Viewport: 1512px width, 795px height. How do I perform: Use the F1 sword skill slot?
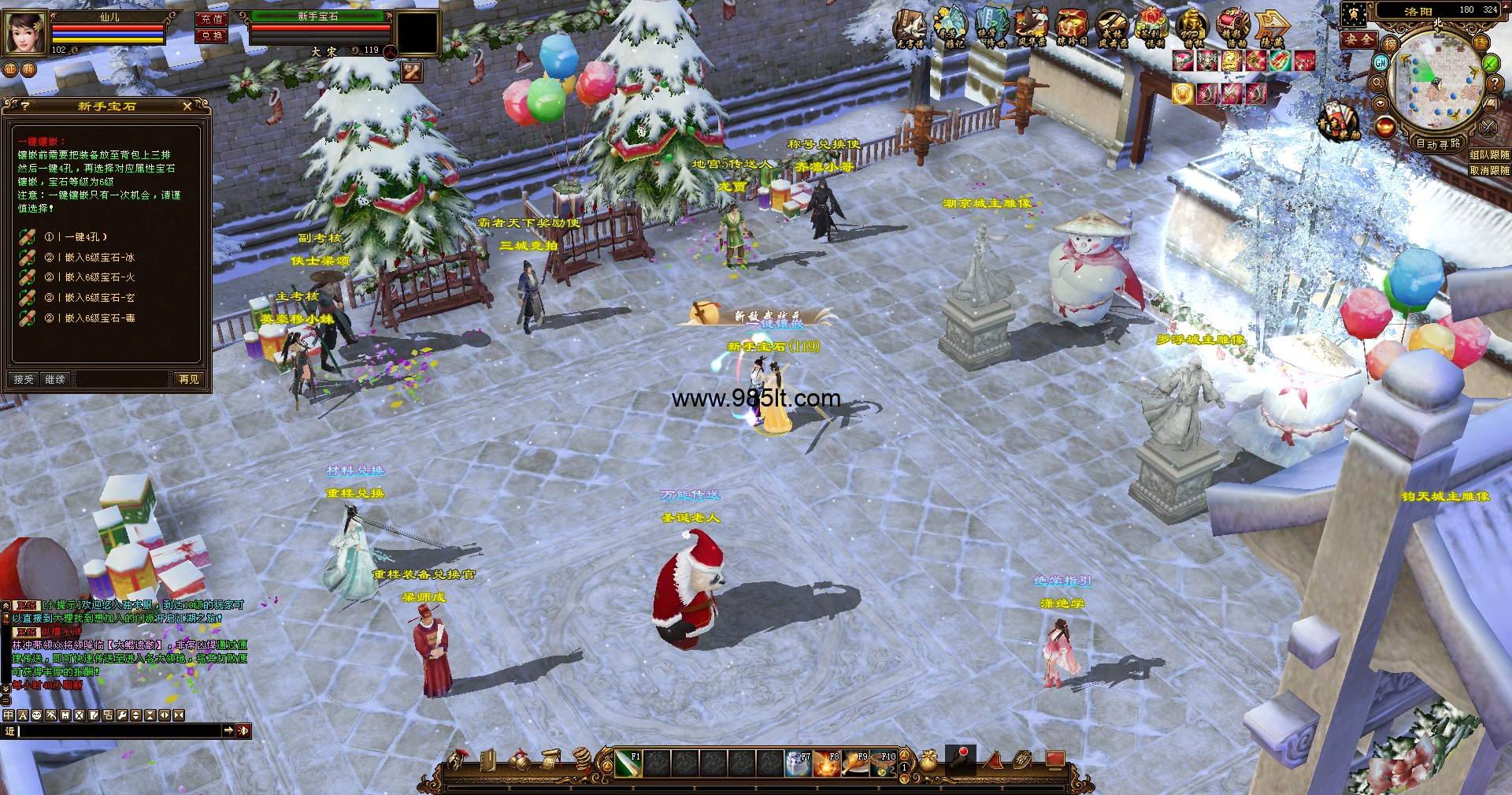[x=628, y=763]
